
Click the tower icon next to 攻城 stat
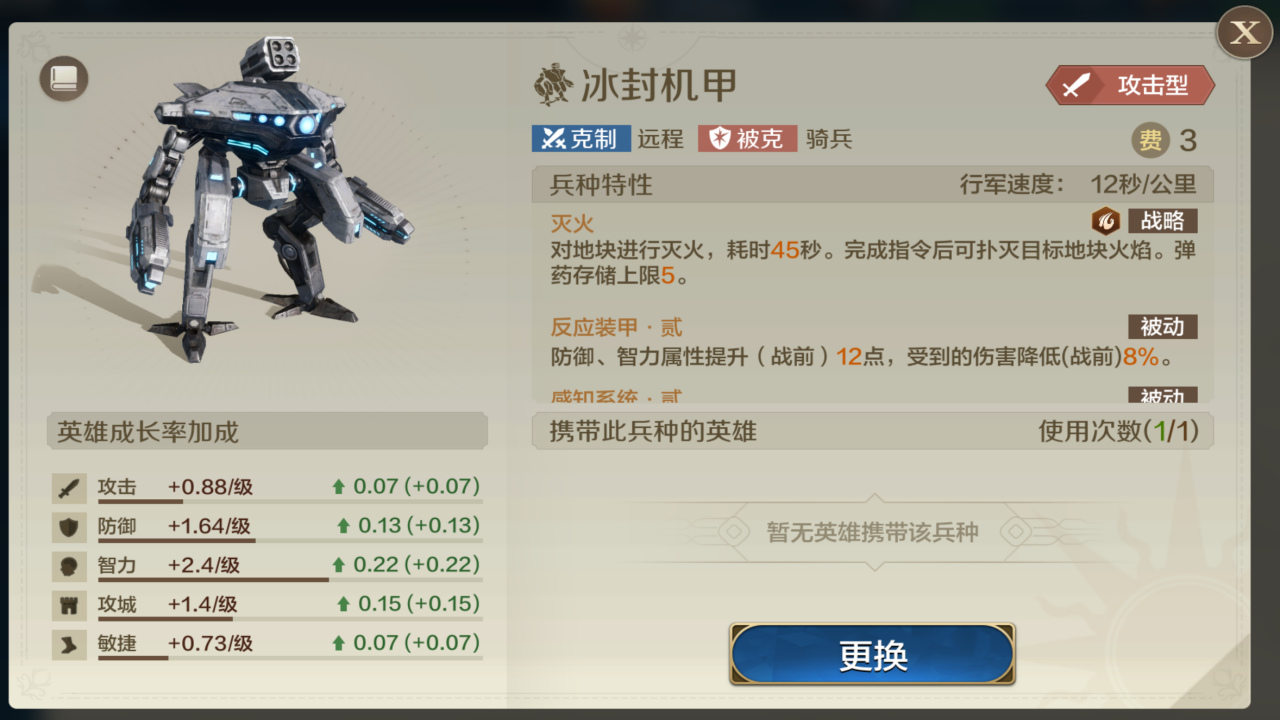pyautogui.click(x=68, y=605)
